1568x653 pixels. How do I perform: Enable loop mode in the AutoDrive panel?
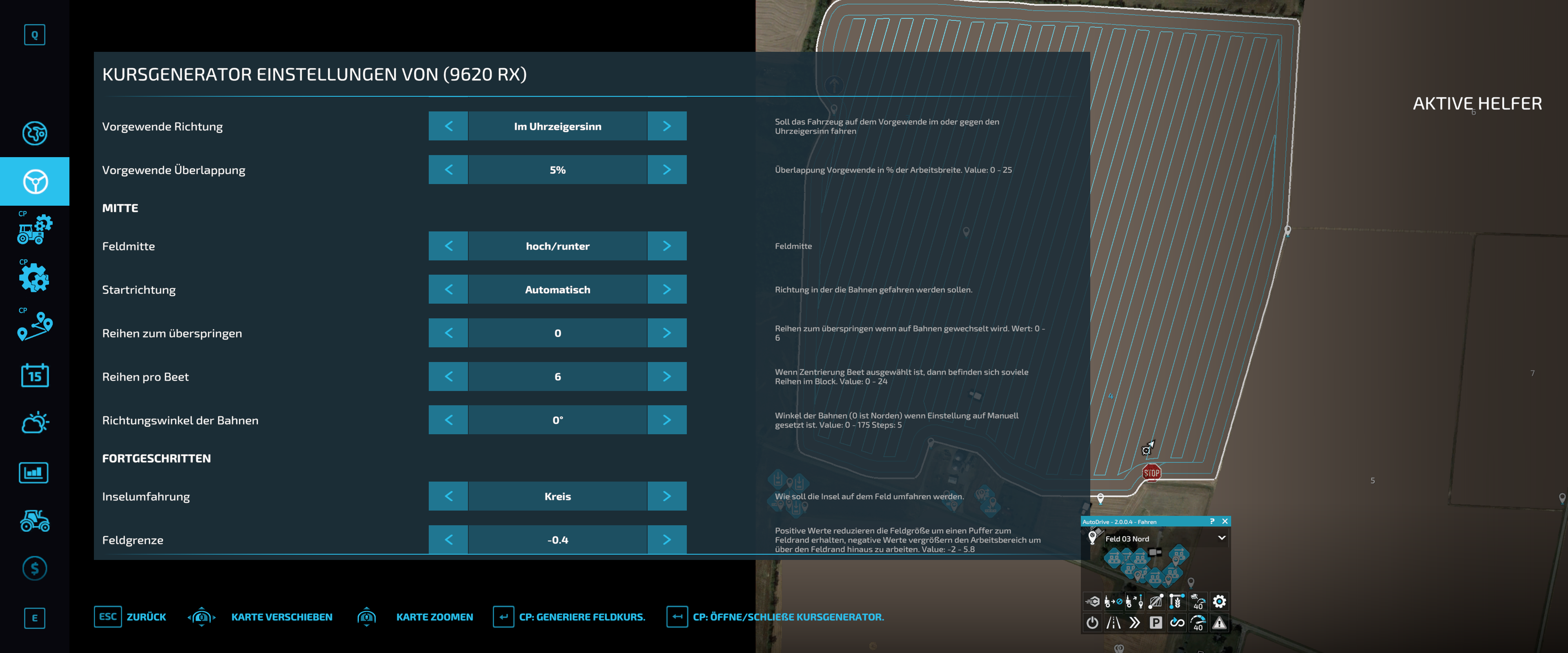click(x=1177, y=622)
